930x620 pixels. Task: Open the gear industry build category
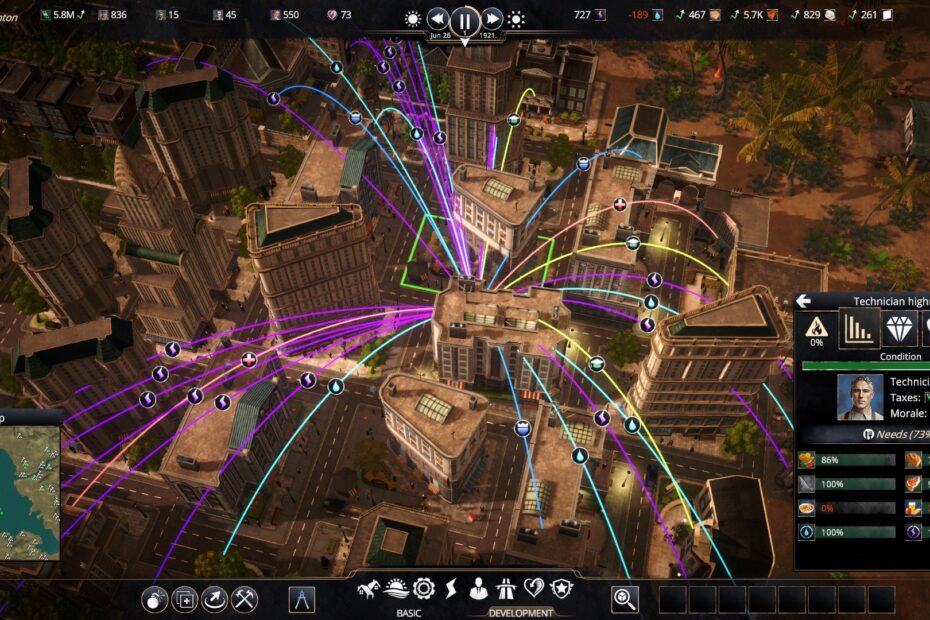[424, 589]
